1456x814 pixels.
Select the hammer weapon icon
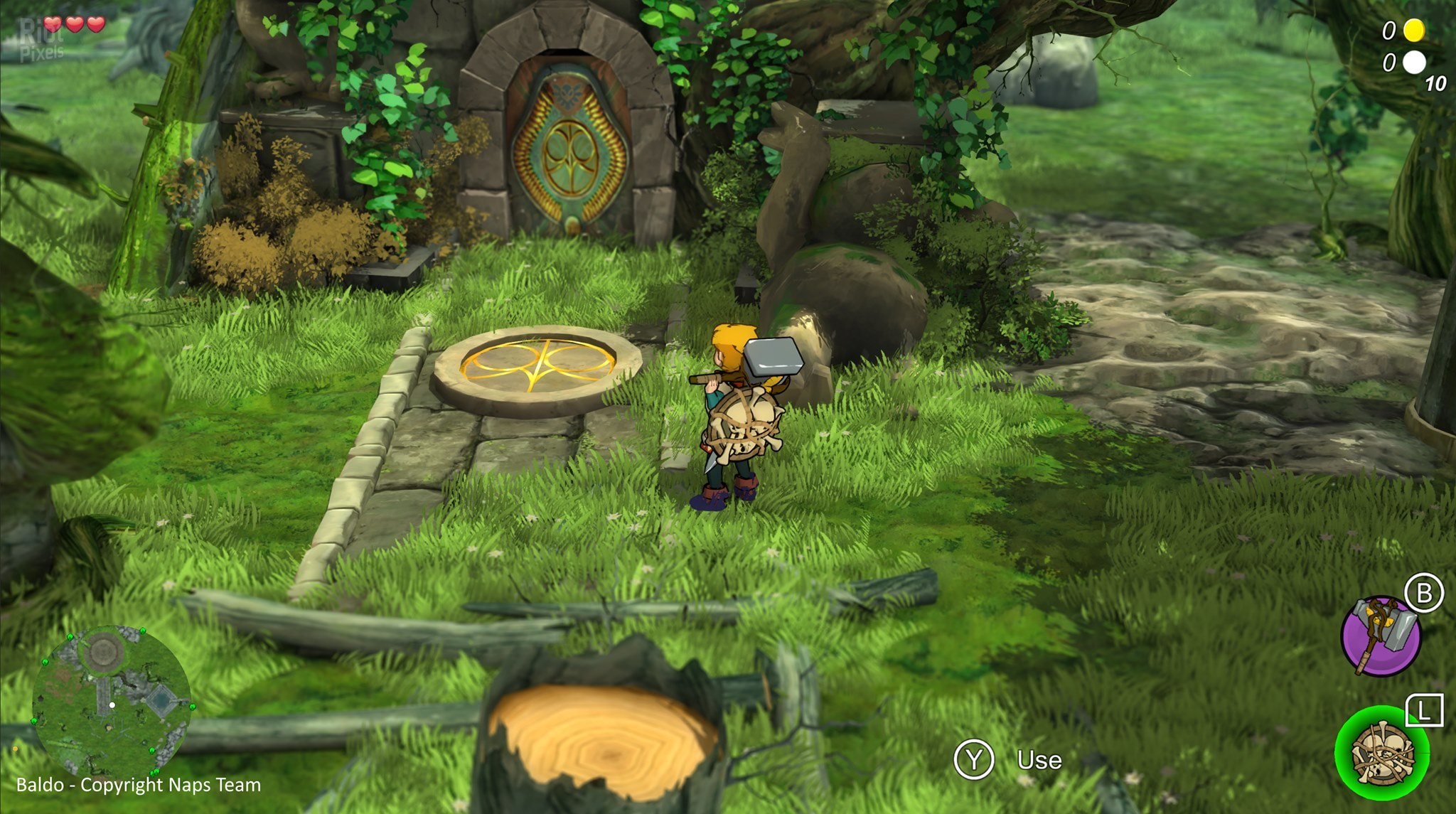pyautogui.click(x=1380, y=636)
